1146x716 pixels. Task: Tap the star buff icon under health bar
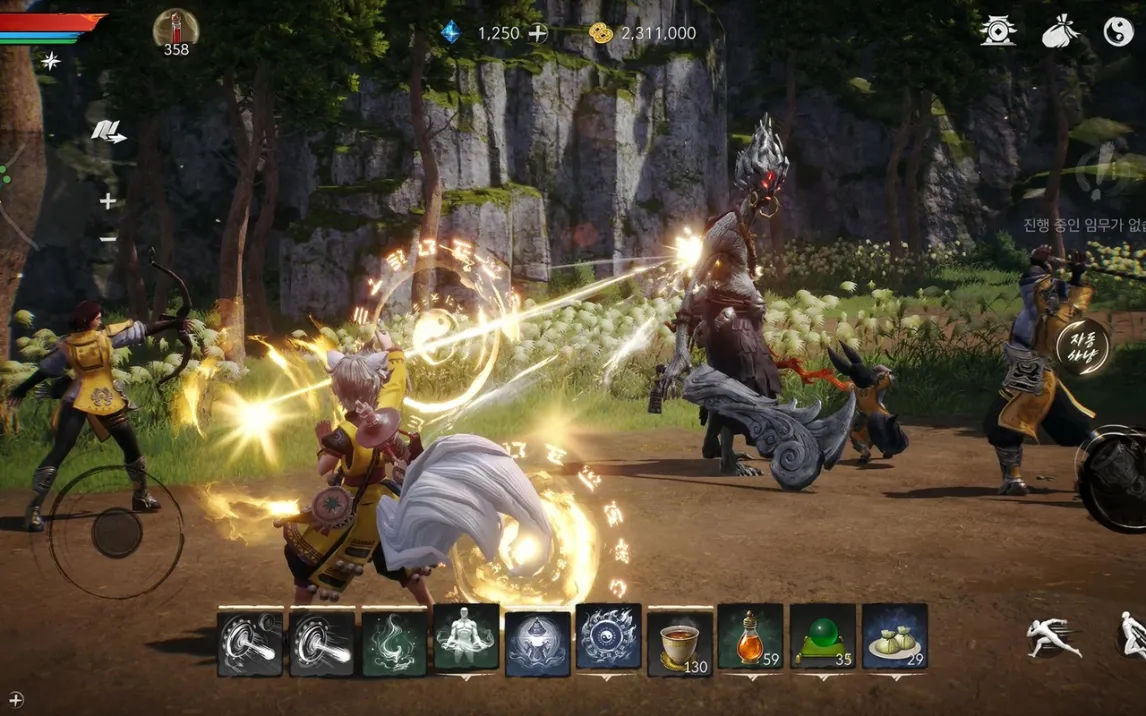coord(49,61)
